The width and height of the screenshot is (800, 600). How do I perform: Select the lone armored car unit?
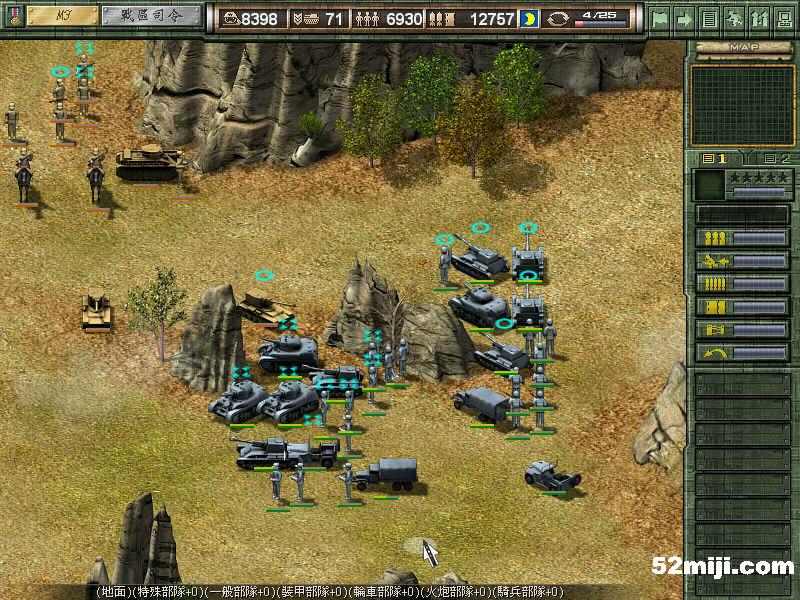[552, 476]
